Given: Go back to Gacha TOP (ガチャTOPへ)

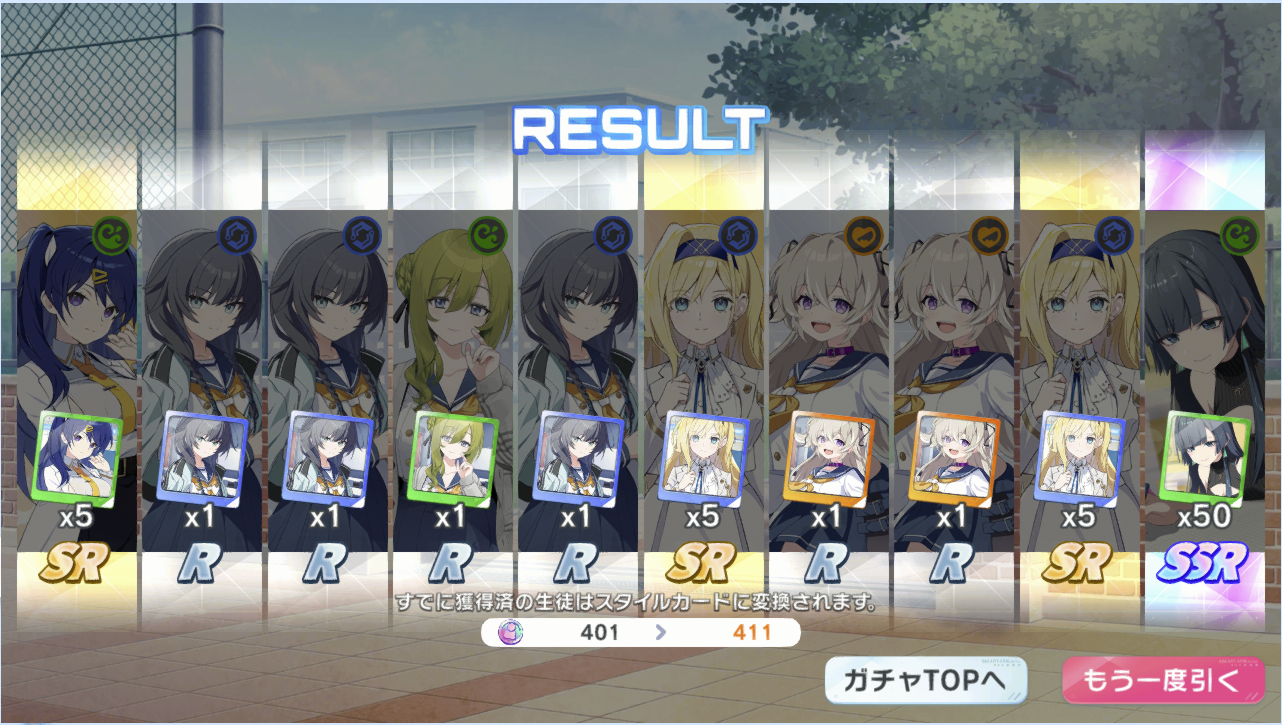Looking at the screenshot, I should (x=926, y=681).
